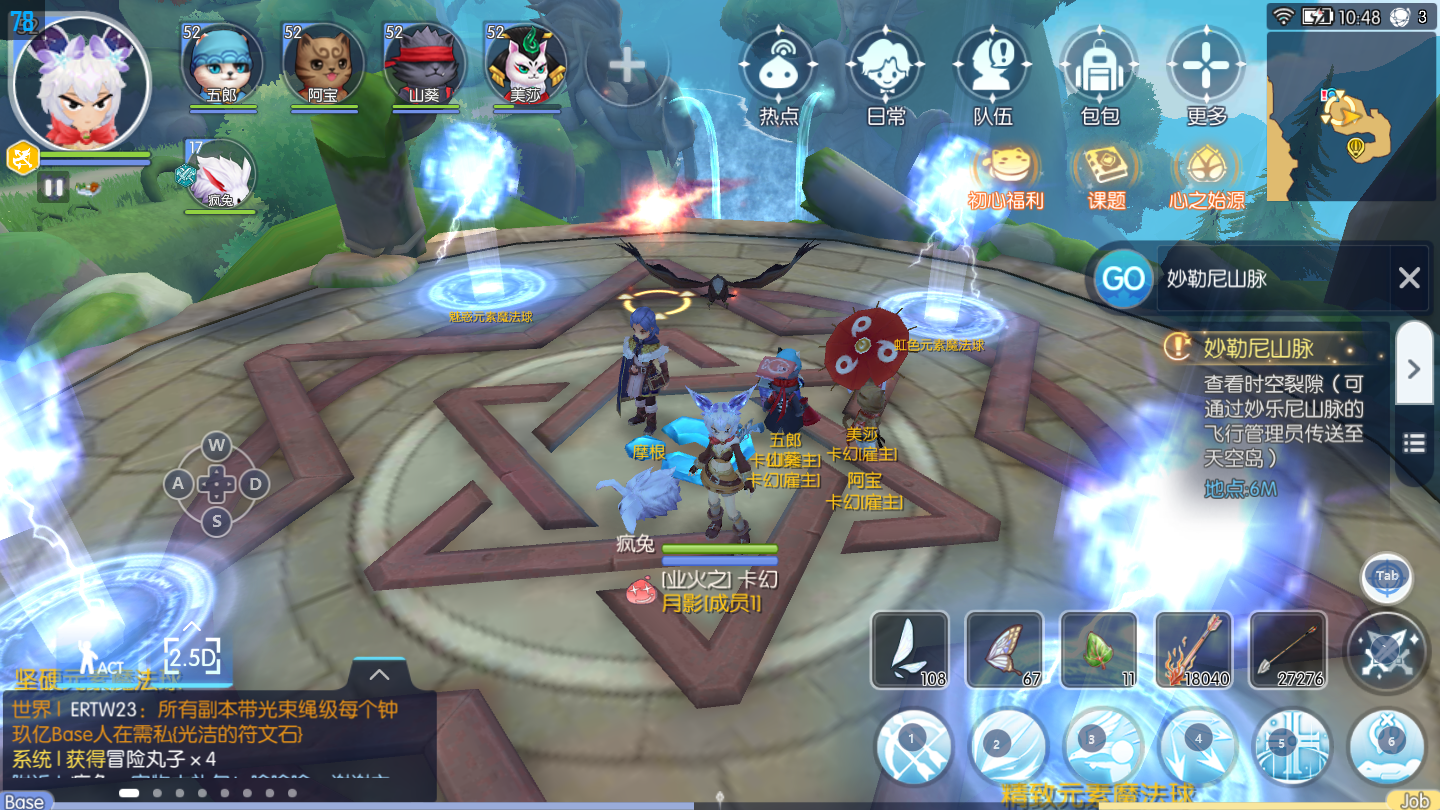Toggle pause on the auto-battle control
The image size is (1440, 810).
(x=53, y=186)
